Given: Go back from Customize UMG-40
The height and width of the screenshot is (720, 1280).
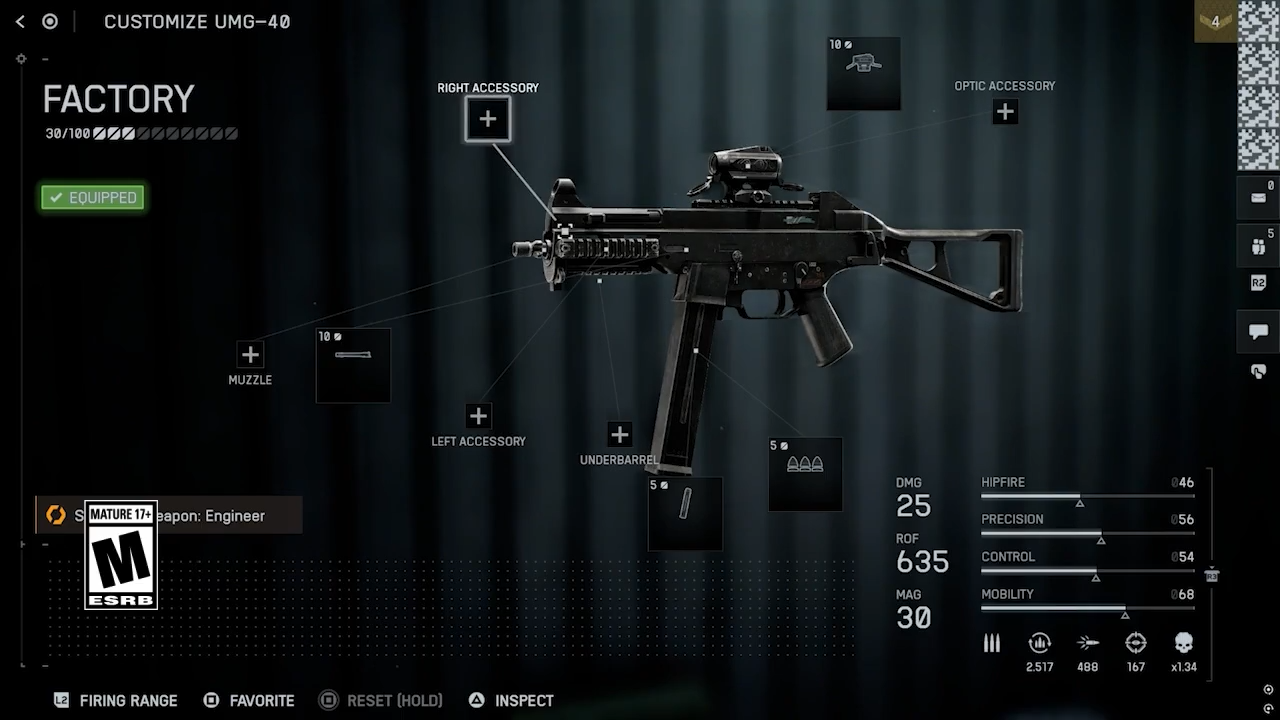Looking at the screenshot, I should 20,21.
